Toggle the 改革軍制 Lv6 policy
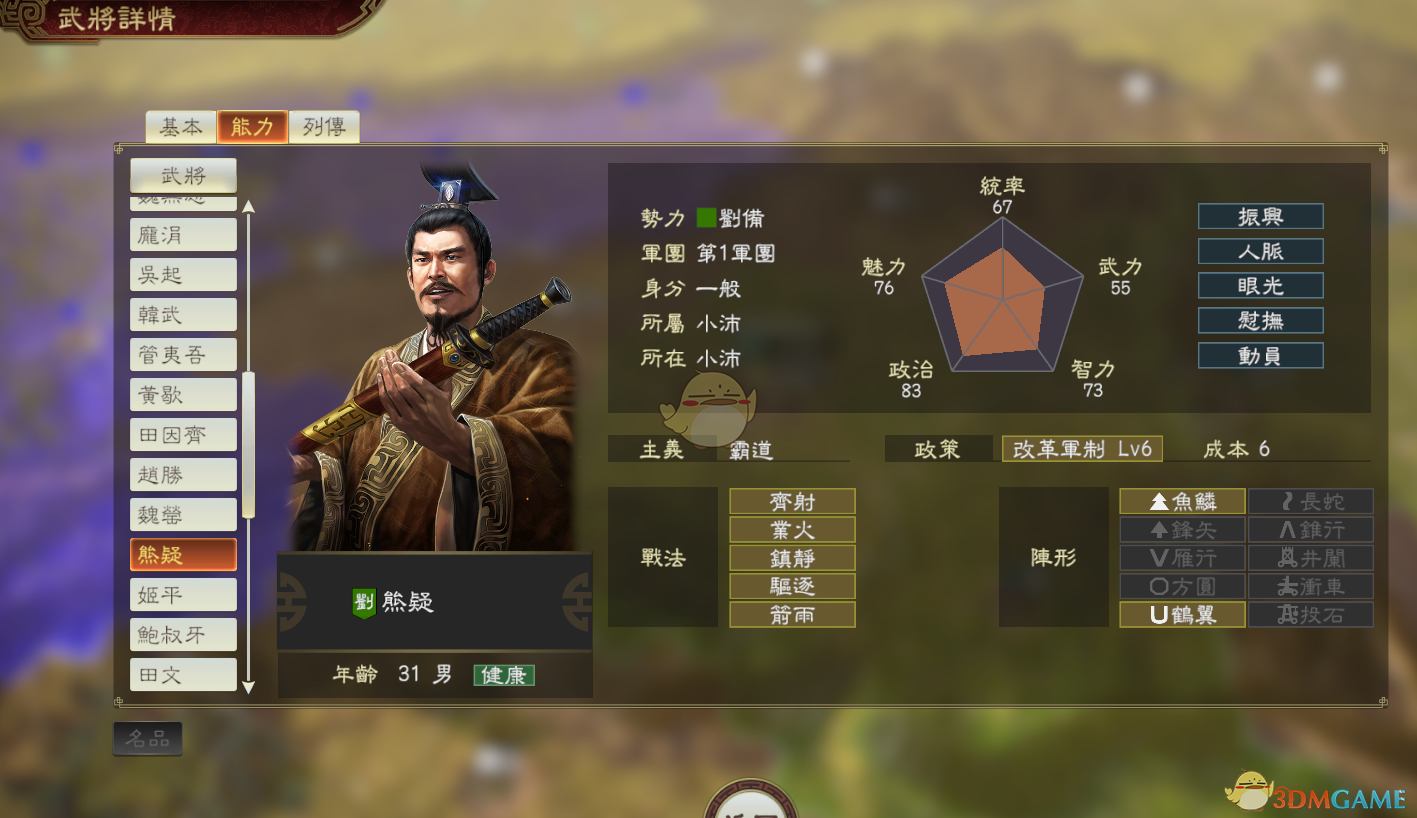 [1082, 449]
